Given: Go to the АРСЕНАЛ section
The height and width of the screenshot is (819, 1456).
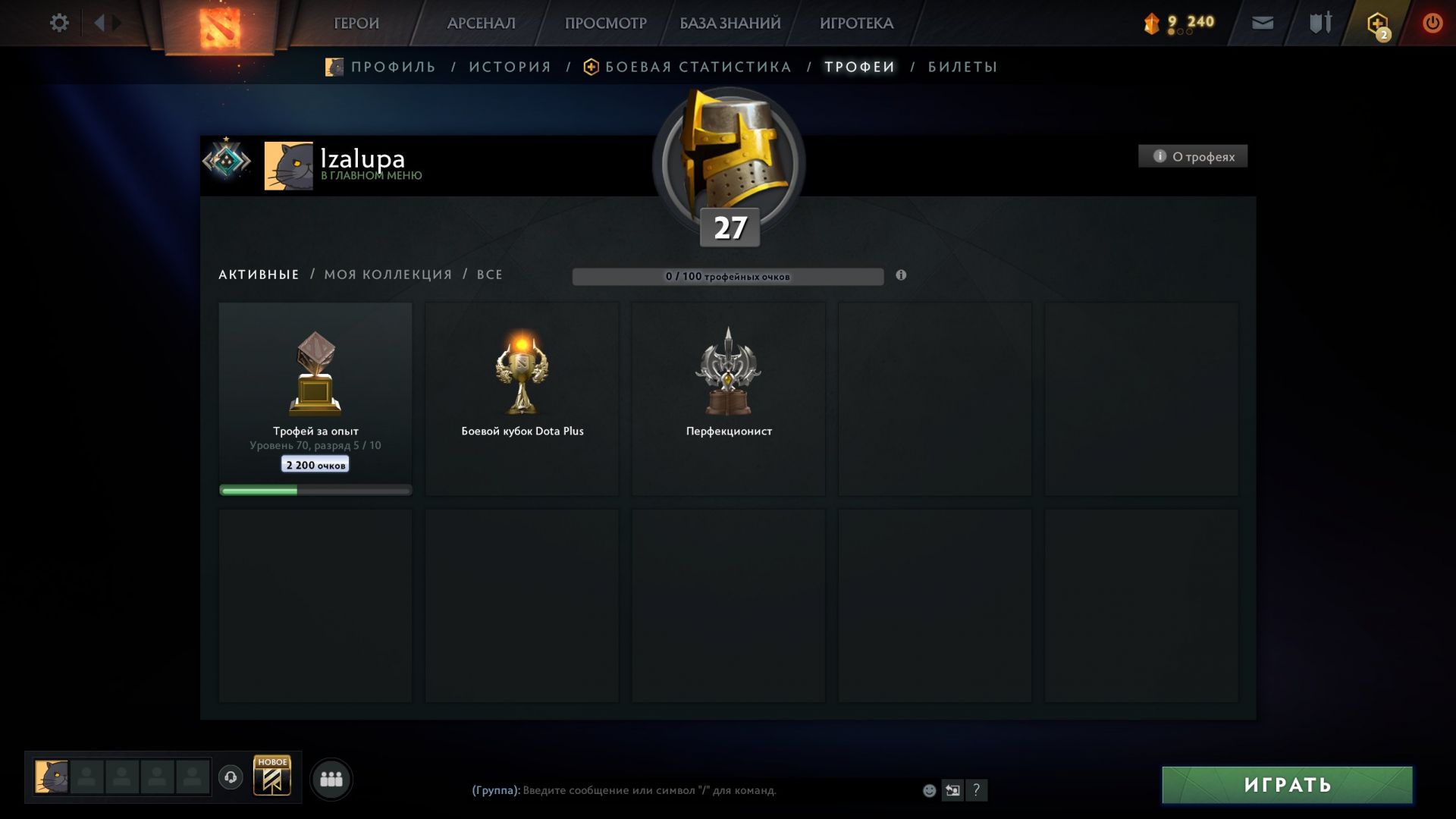Looking at the screenshot, I should pos(481,24).
